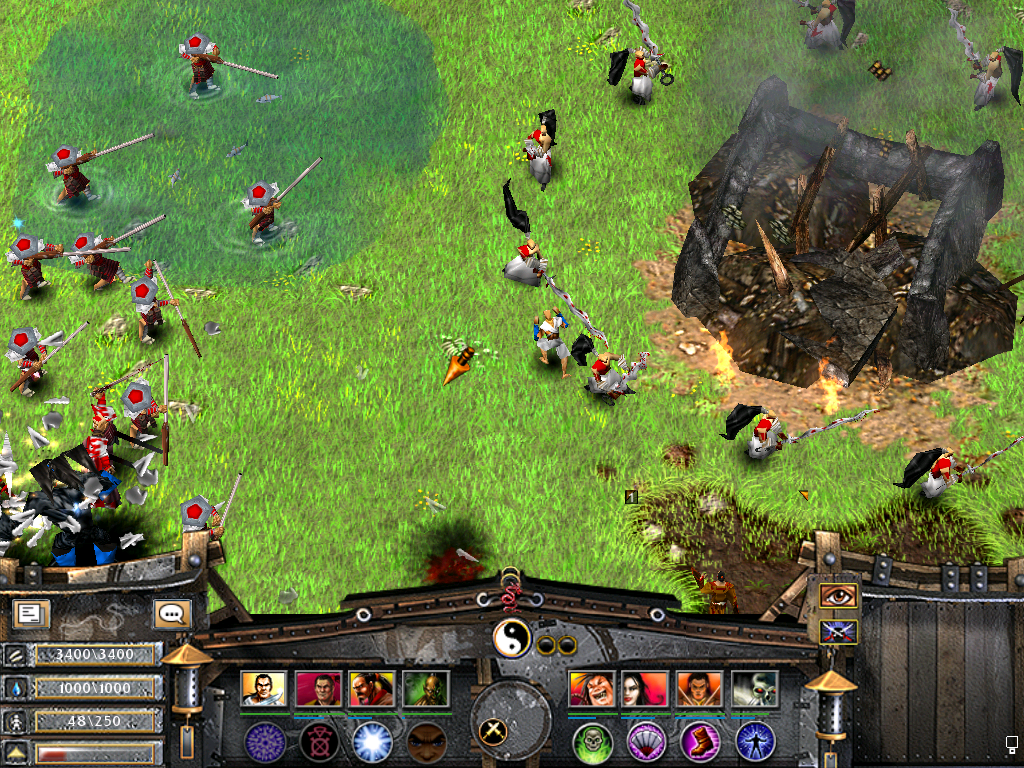
Task: Click the yin-yang symbol
Action: (x=511, y=637)
